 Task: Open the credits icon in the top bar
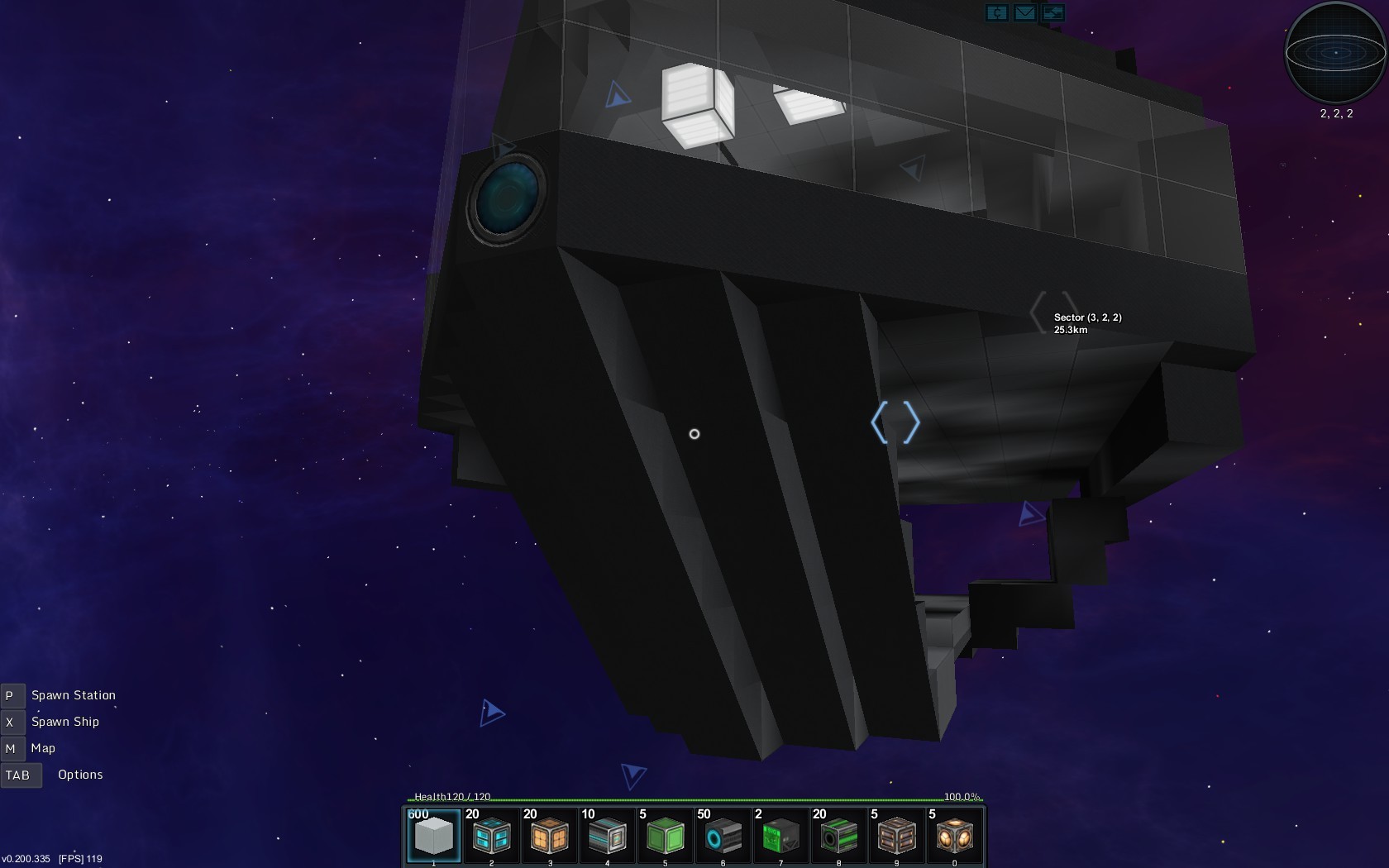[x=996, y=12]
